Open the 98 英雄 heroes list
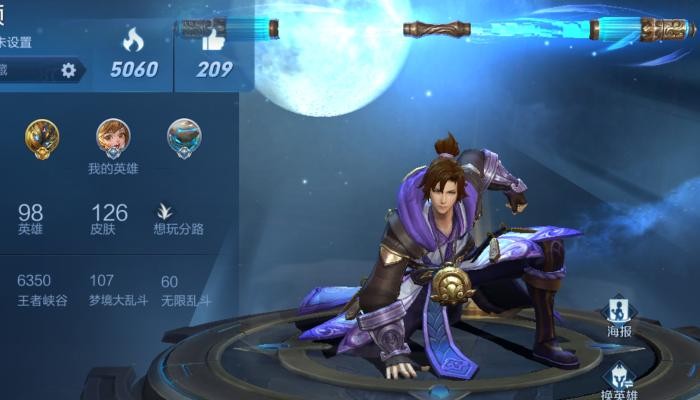700x400 pixels. pos(31,218)
